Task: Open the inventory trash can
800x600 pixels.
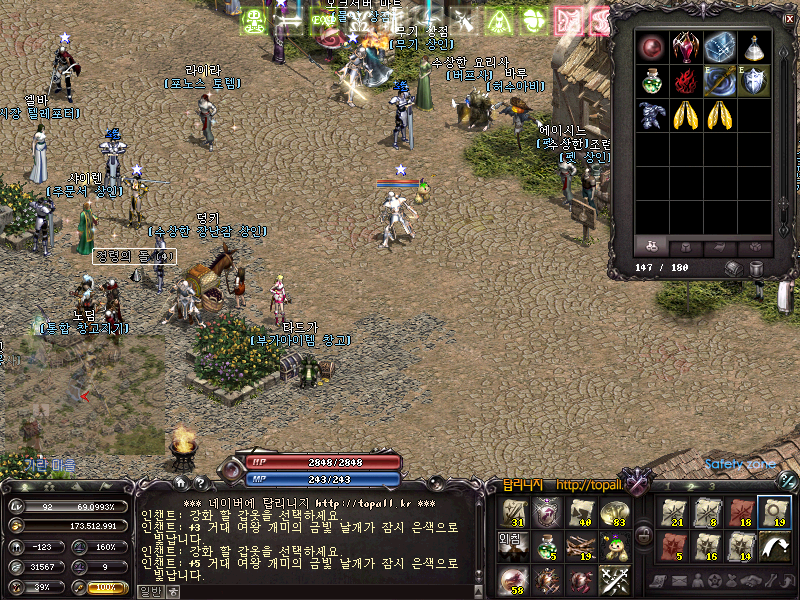Action: click(755, 268)
